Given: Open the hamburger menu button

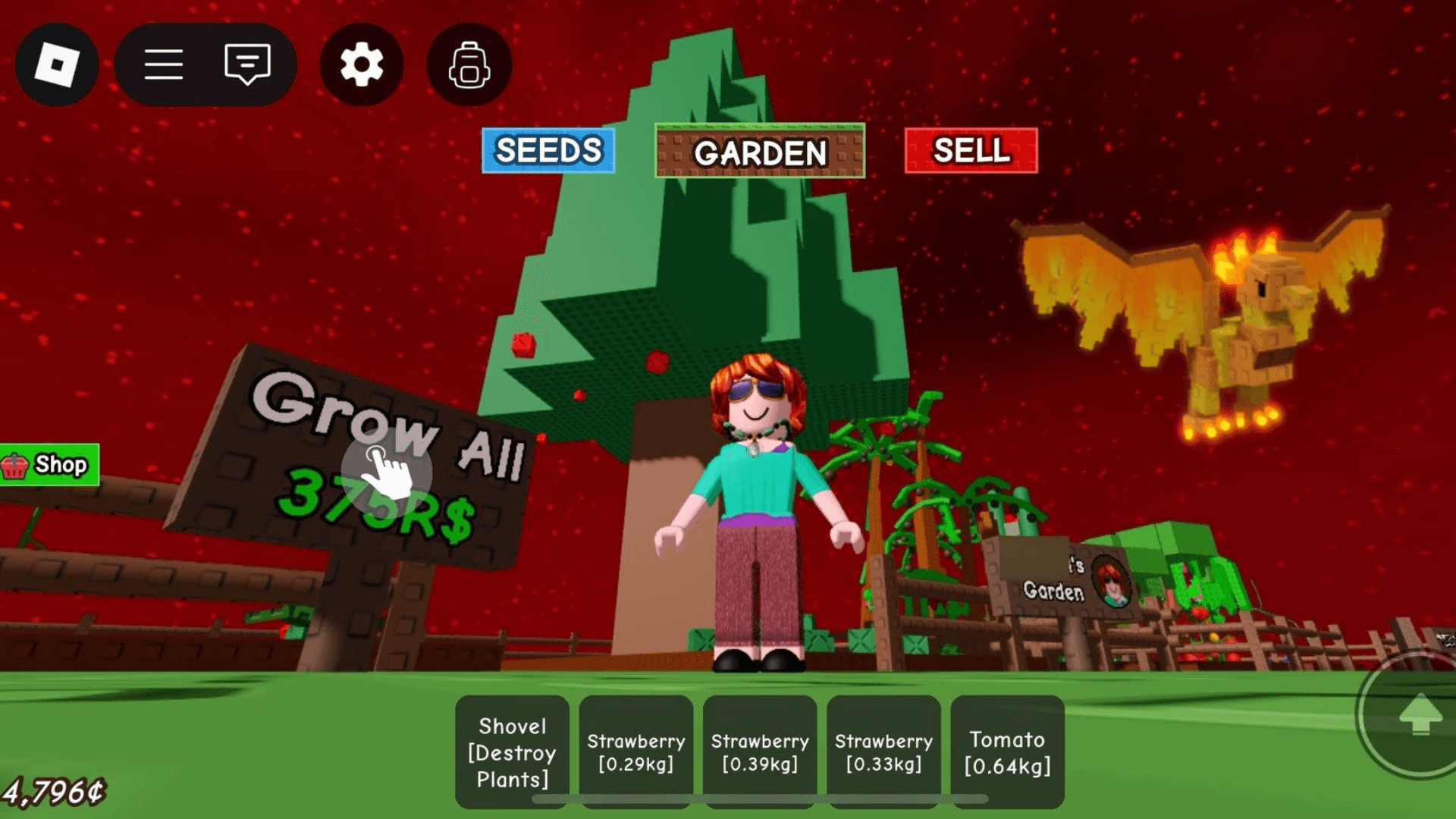Looking at the screenshot, I should point(165,65).
